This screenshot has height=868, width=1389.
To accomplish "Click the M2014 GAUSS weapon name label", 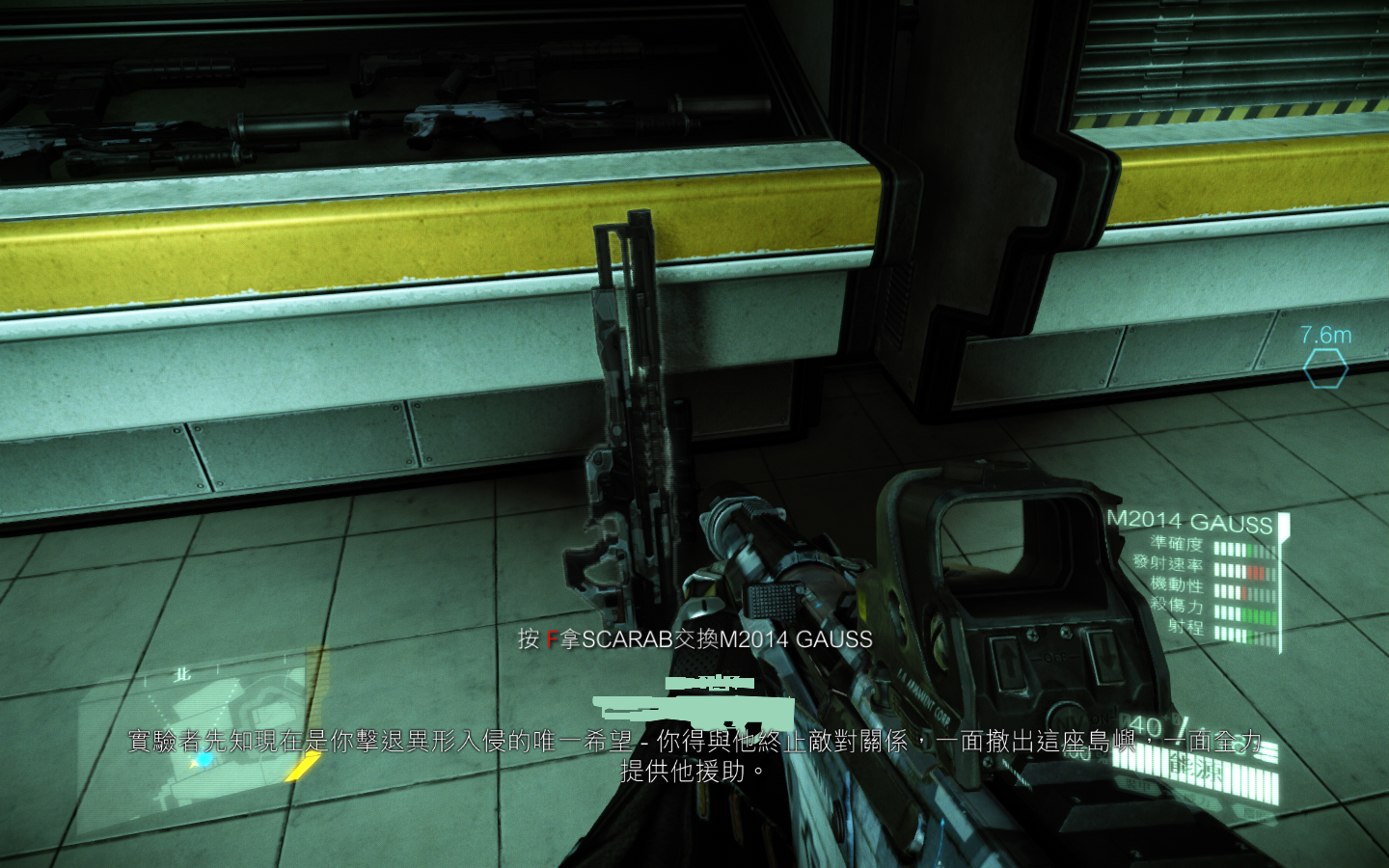I will click(x=1188, y=522).
